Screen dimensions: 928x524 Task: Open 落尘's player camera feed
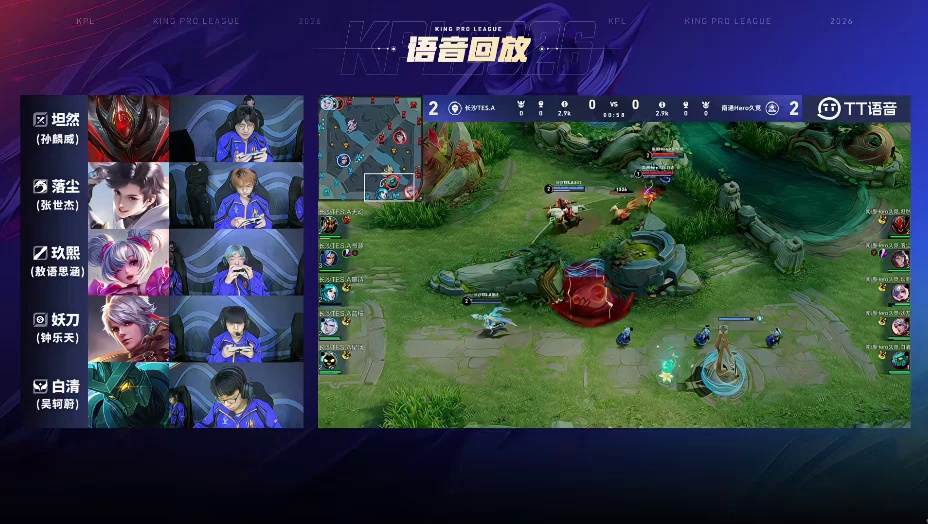pyautogui.click(x=236, y=196)
